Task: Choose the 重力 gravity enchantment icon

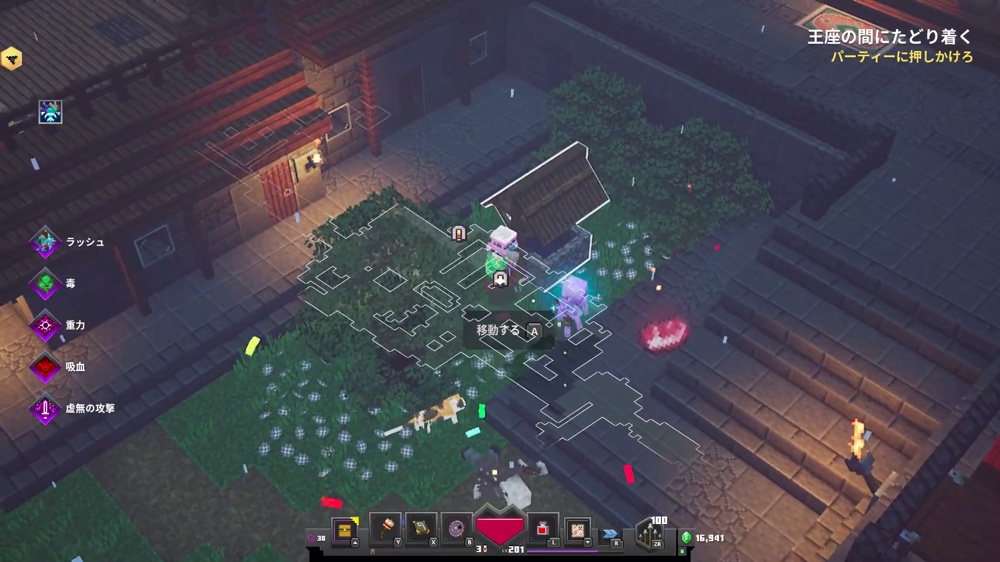Action: [45, 325]
